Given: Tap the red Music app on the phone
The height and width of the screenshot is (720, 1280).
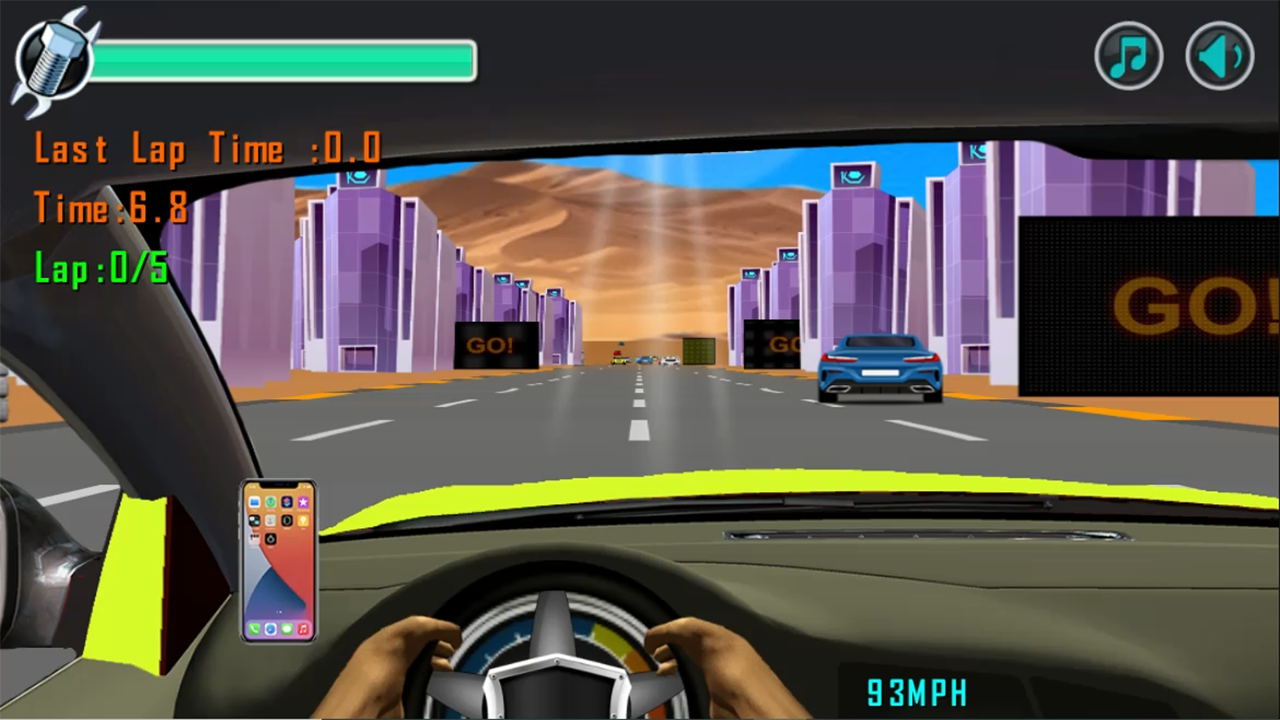Looking at the screenshot, I should click(303, 630).
